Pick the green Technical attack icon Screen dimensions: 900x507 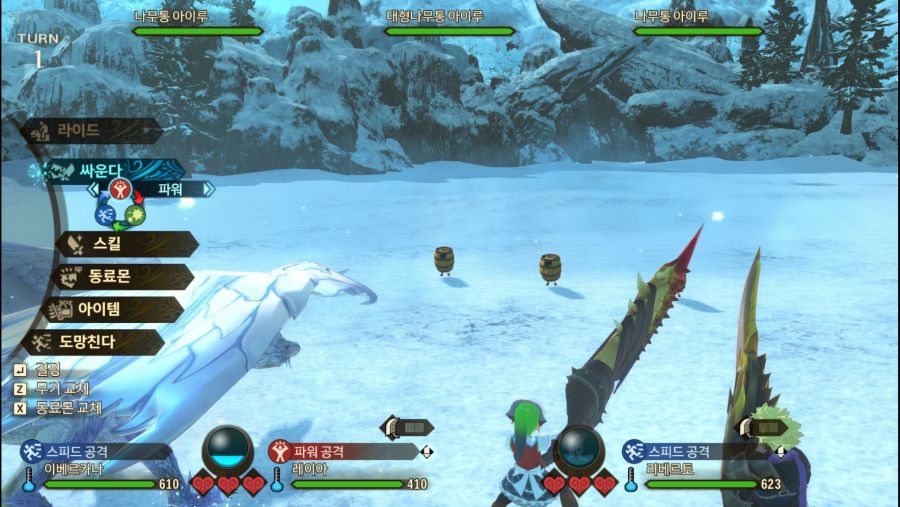tap(136, 214)
